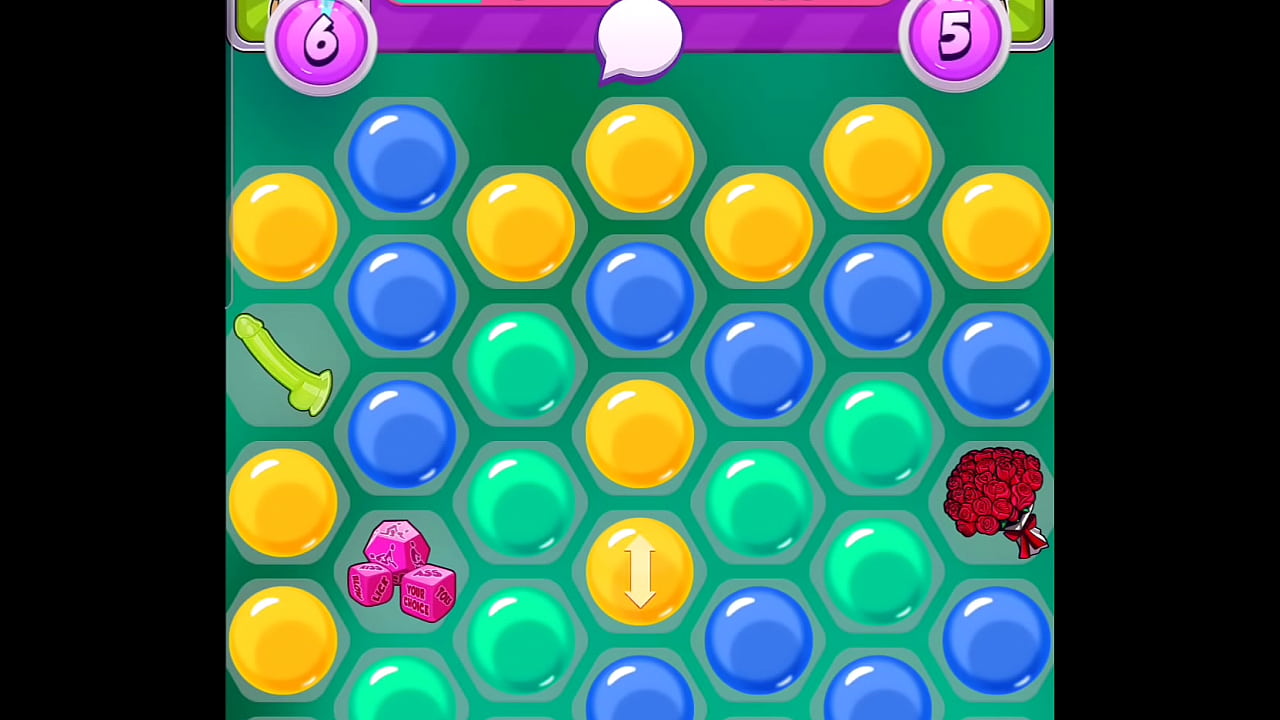Choose the red rose bouquet tile
The image size is (1280, 720).
pos(995,500)
